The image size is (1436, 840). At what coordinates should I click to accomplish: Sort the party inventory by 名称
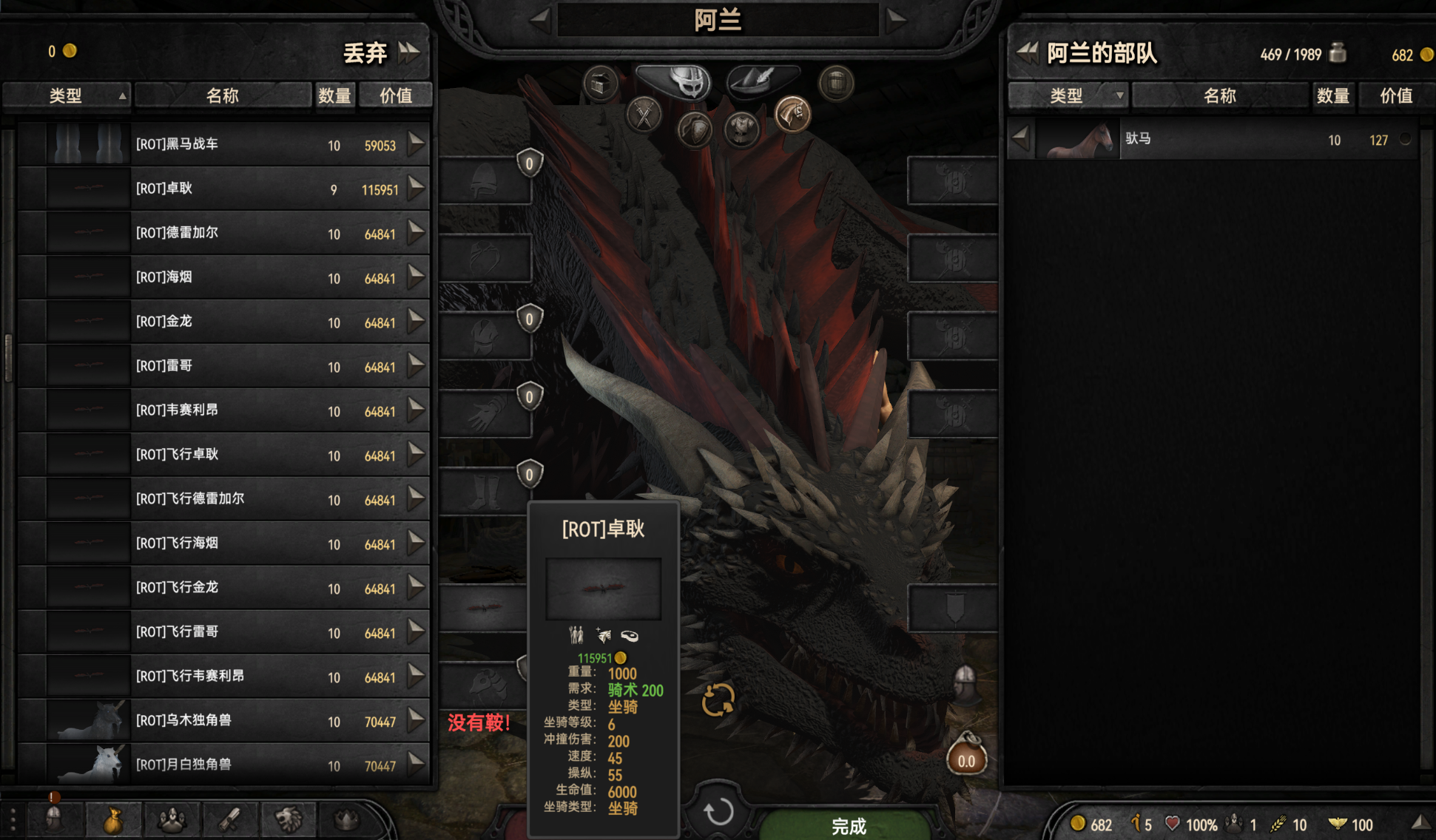pyautogui.click(x=1219, y=95)
